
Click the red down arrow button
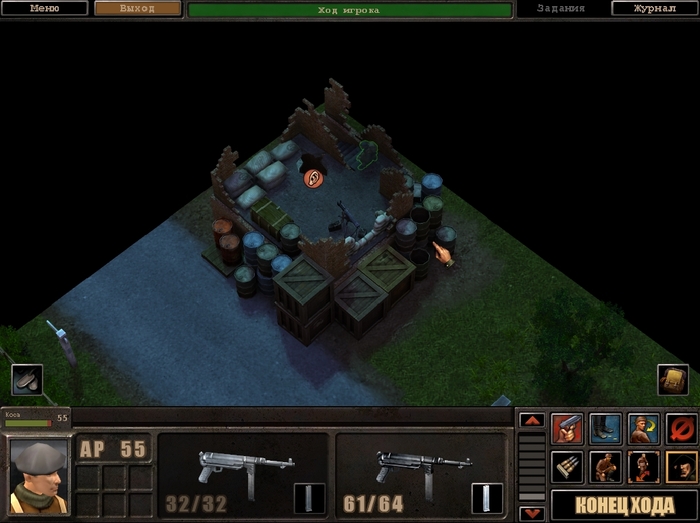click(x=531, y=512)
